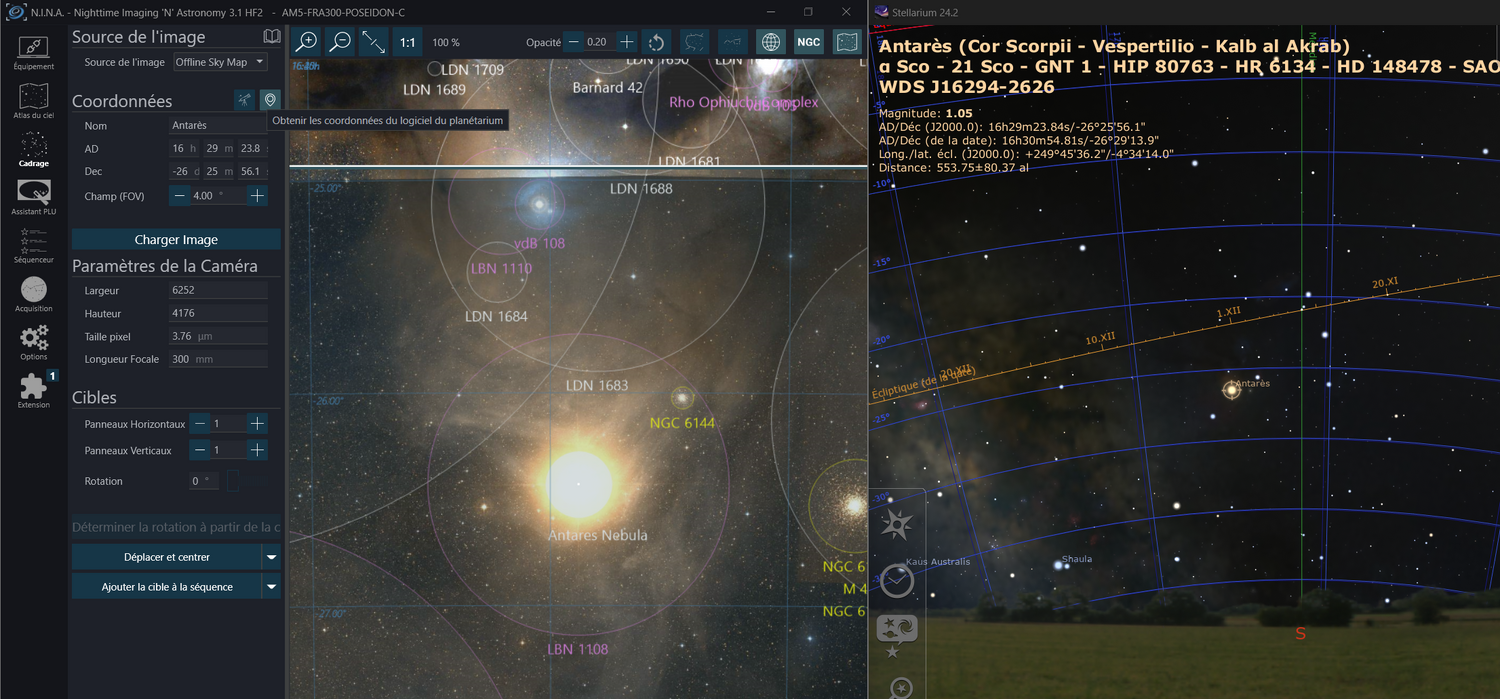Image resolution: width=1500 pixels, height=699 pixels.
Task: Maximize the N.I.N.A. window
Action: pyautogui.click(x=808, y=12)
